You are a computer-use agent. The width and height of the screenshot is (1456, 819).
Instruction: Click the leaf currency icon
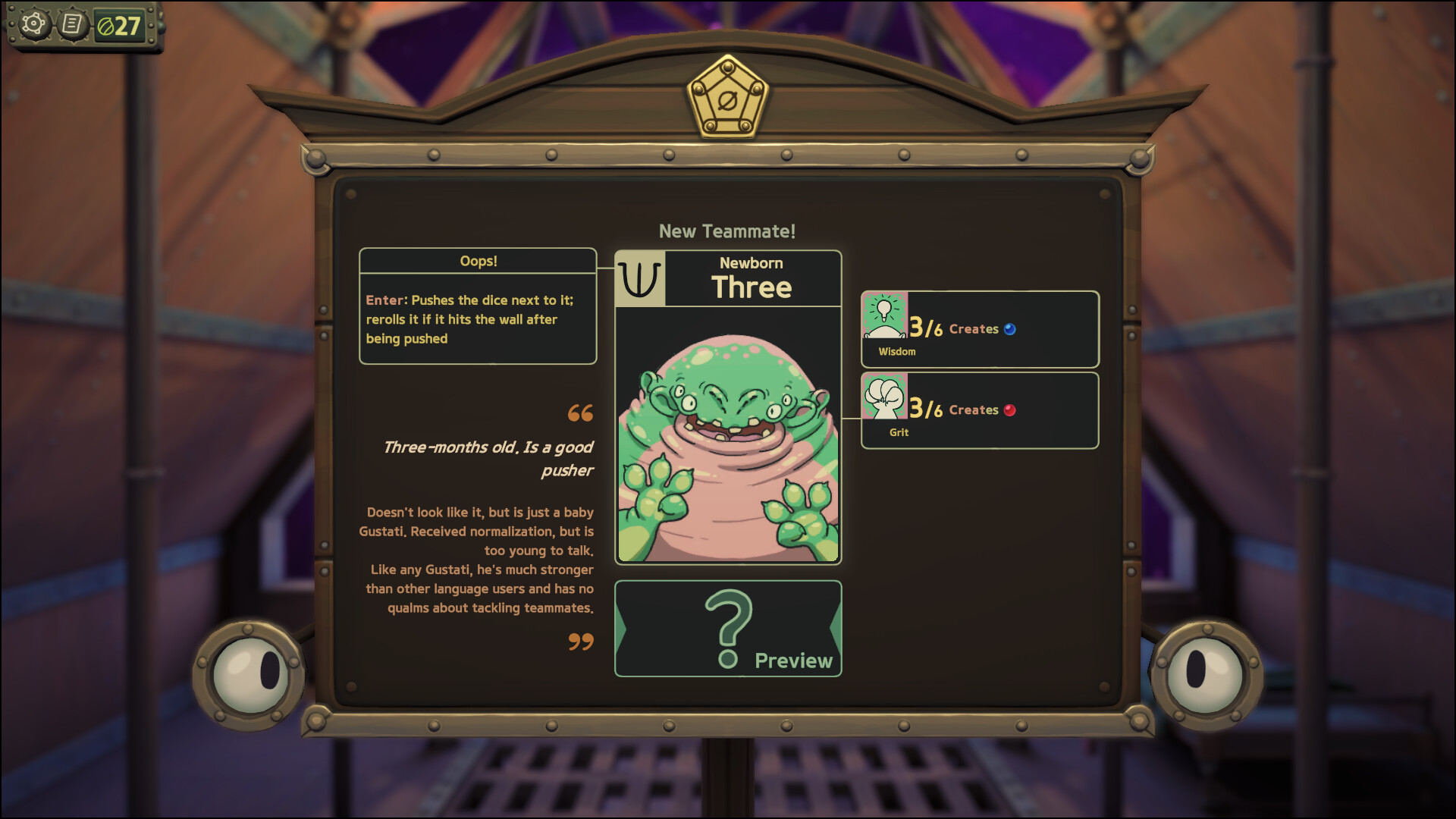(x=106, y=24)
